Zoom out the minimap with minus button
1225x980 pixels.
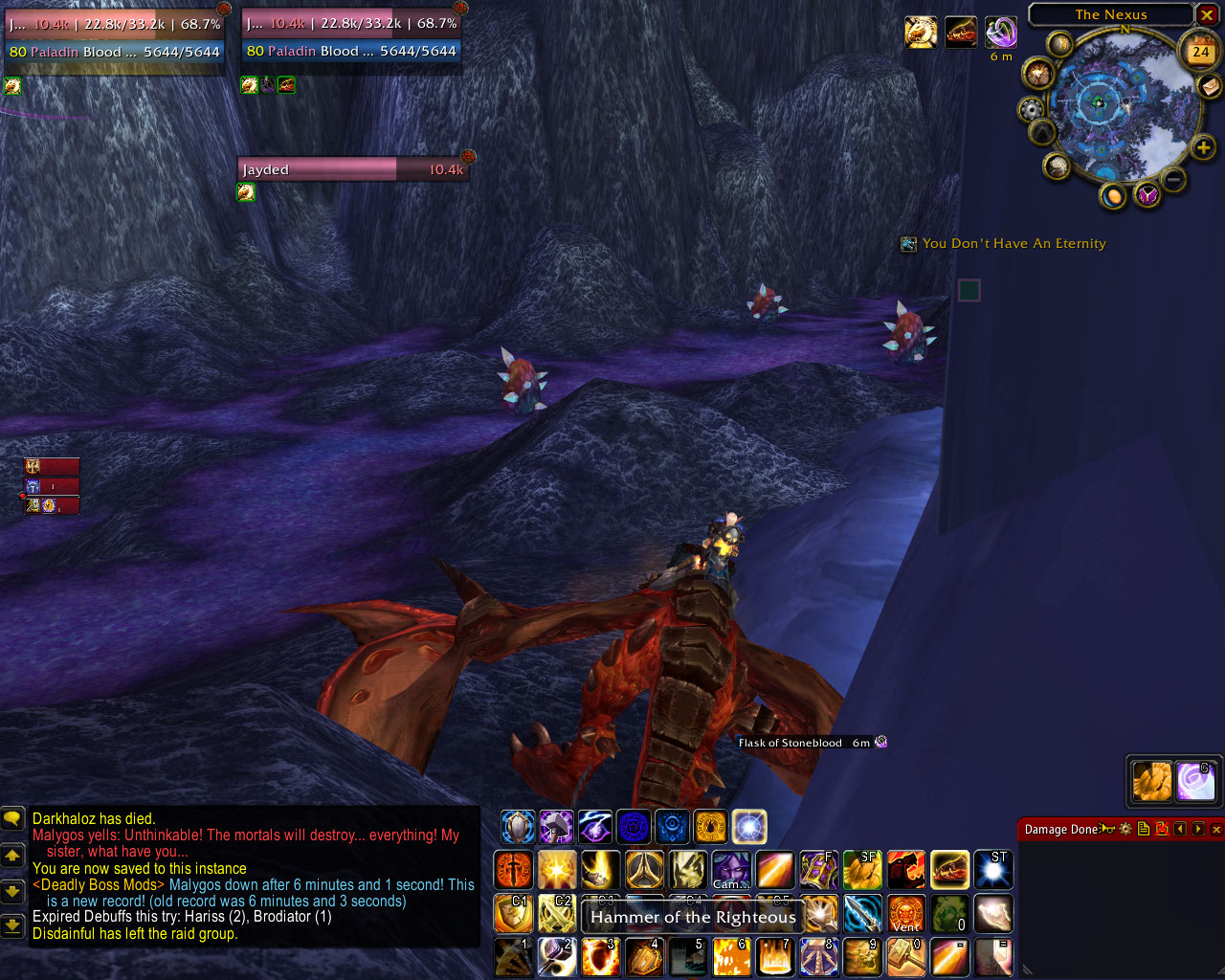pos(1173,179)
